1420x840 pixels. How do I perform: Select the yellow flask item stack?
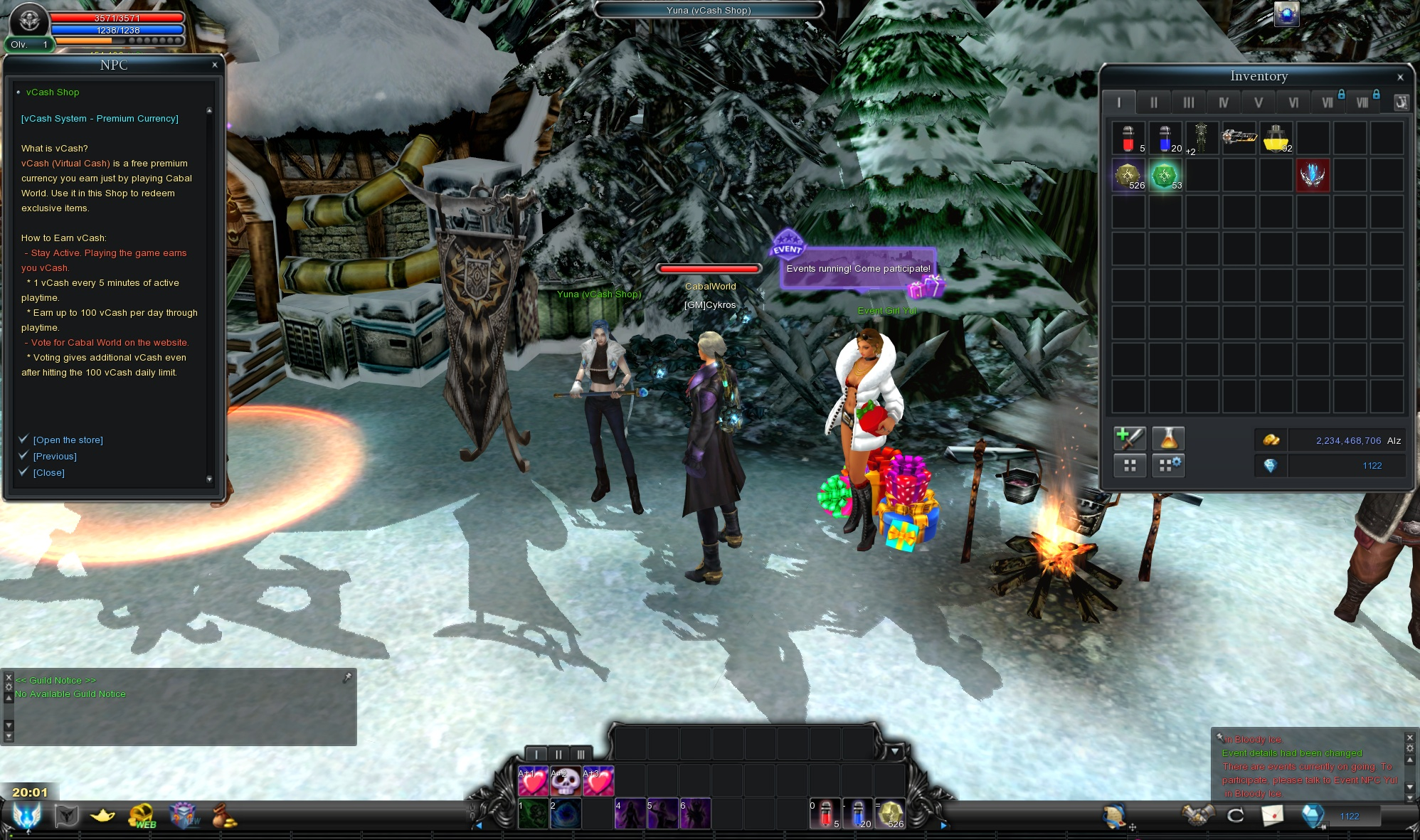(1276, 138)
